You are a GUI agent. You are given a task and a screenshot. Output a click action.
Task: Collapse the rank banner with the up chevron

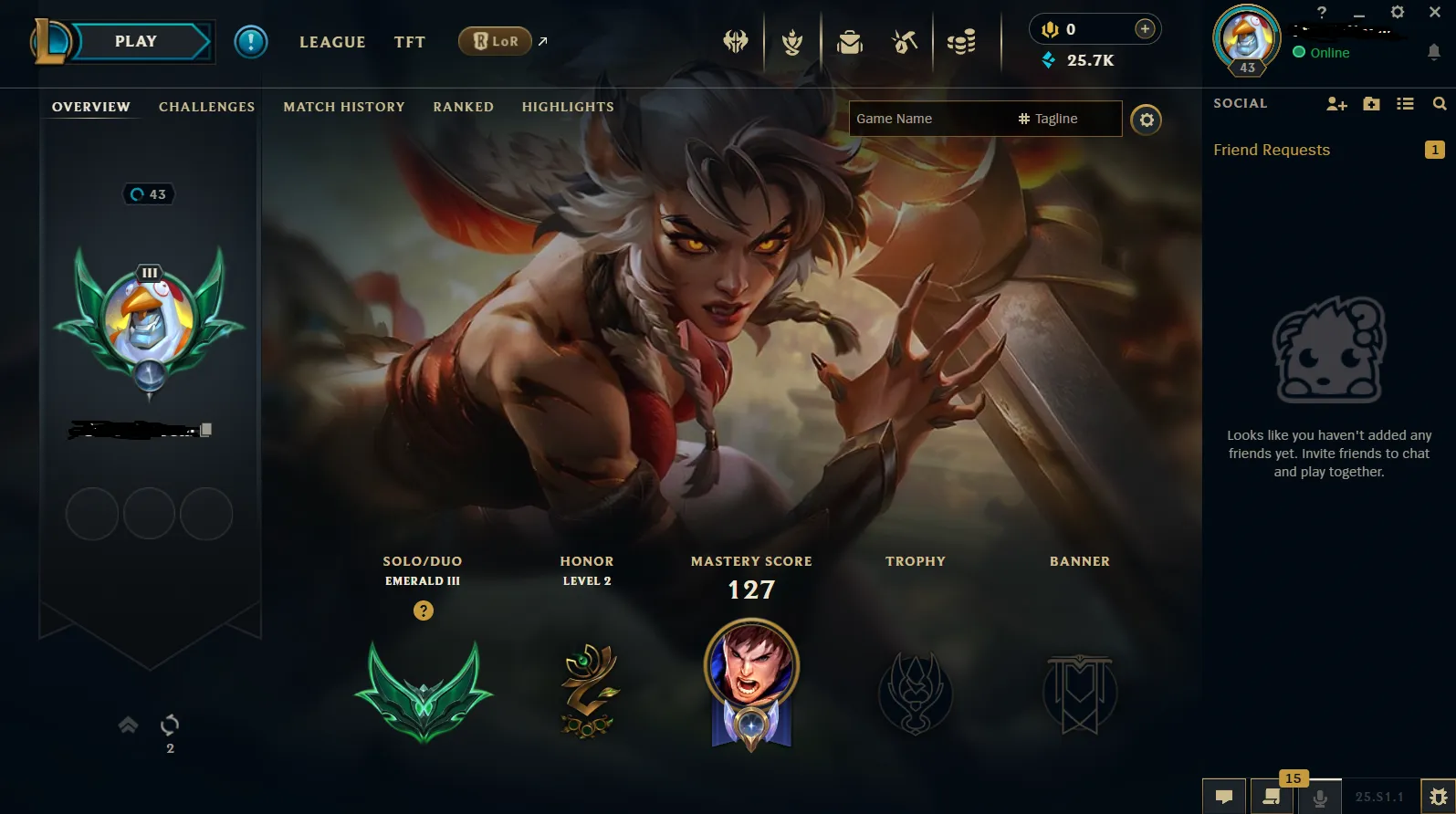127,725
